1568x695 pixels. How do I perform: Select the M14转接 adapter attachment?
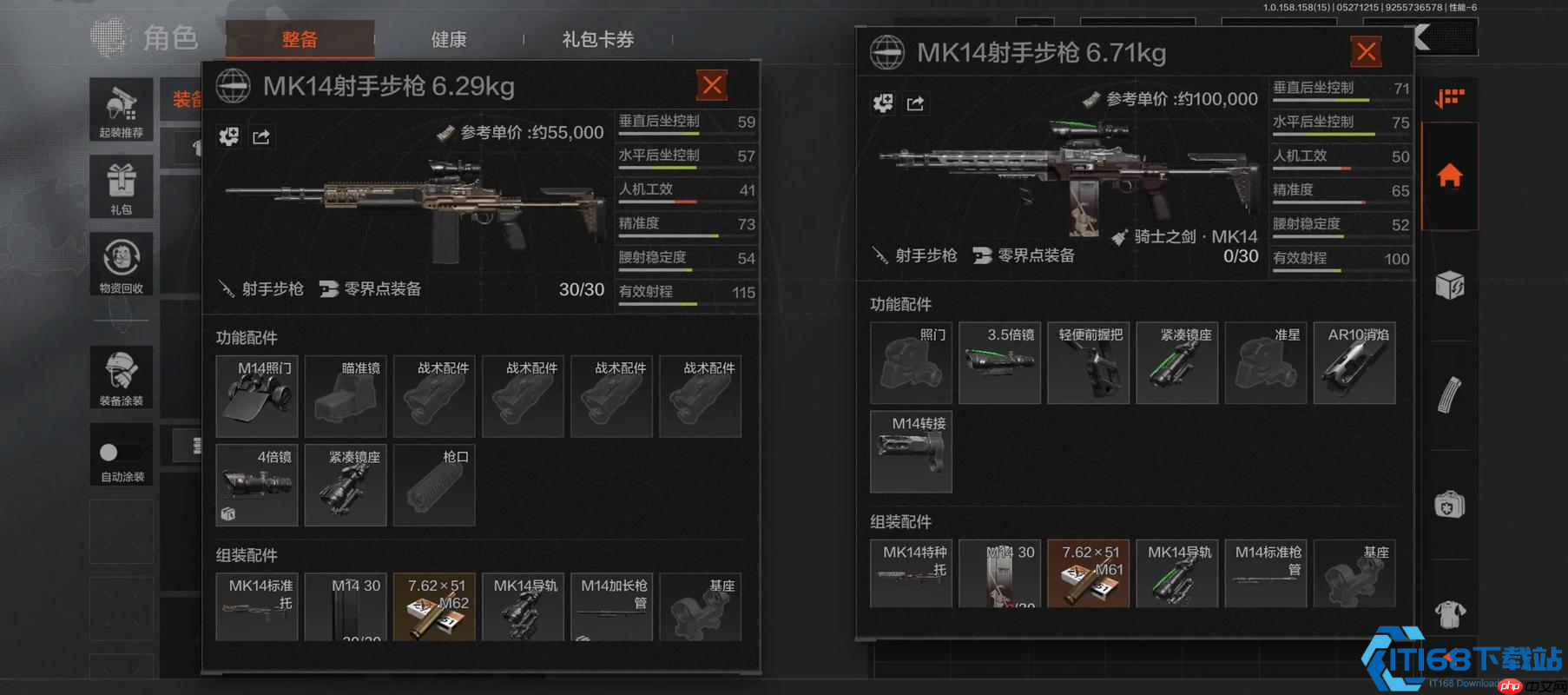[911, 452]
